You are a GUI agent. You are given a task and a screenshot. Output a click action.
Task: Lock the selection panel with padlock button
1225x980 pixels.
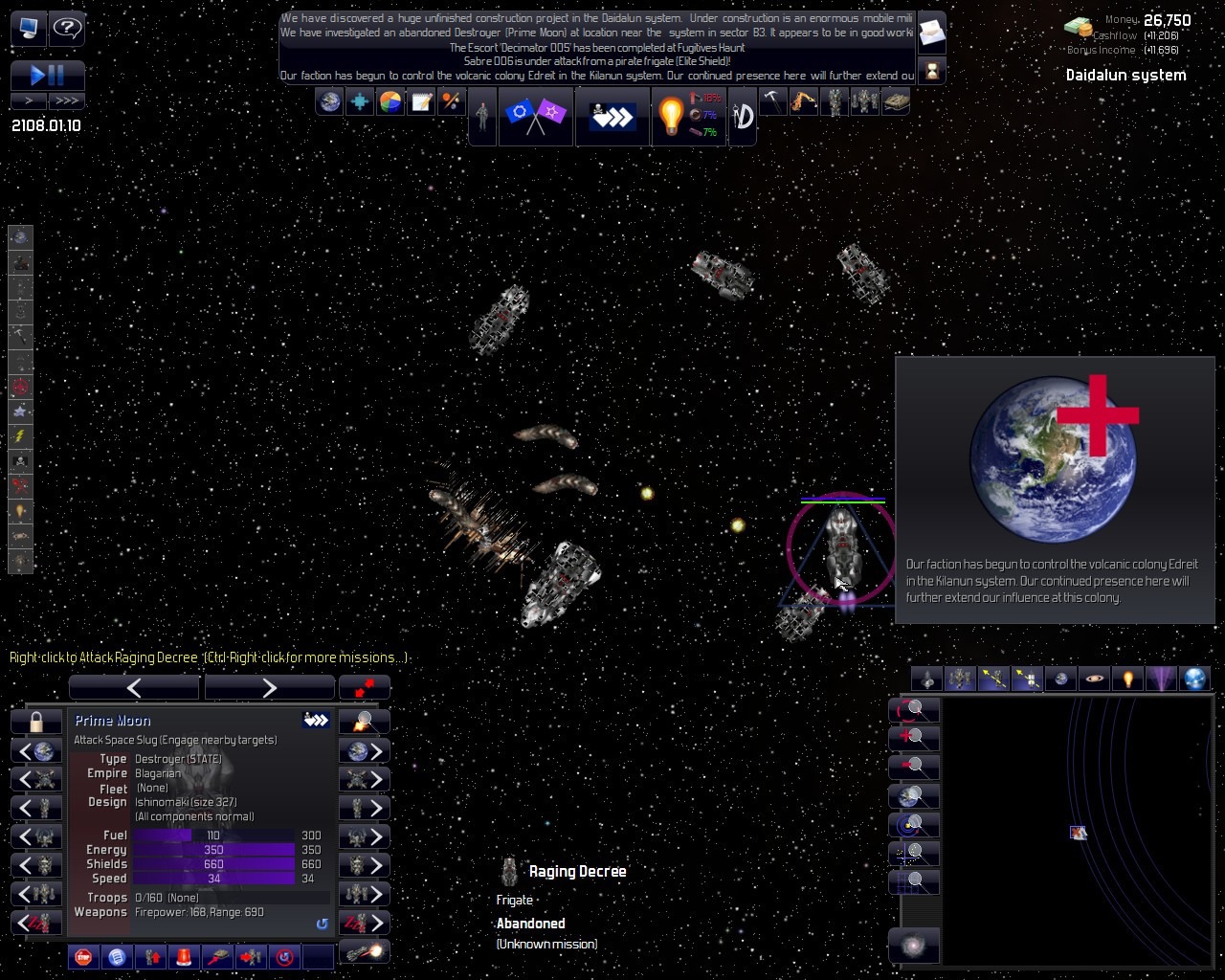coord(36,721)
